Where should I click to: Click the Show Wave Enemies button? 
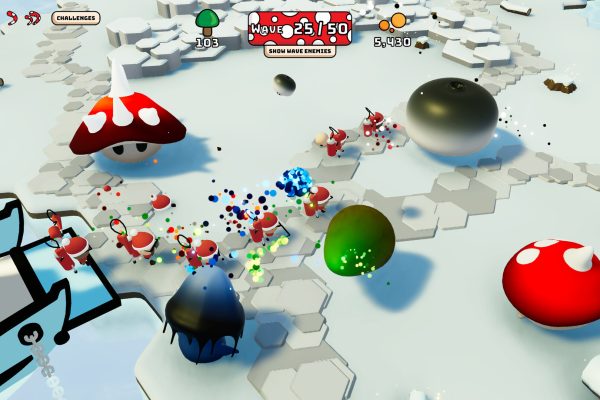point(300,51)
